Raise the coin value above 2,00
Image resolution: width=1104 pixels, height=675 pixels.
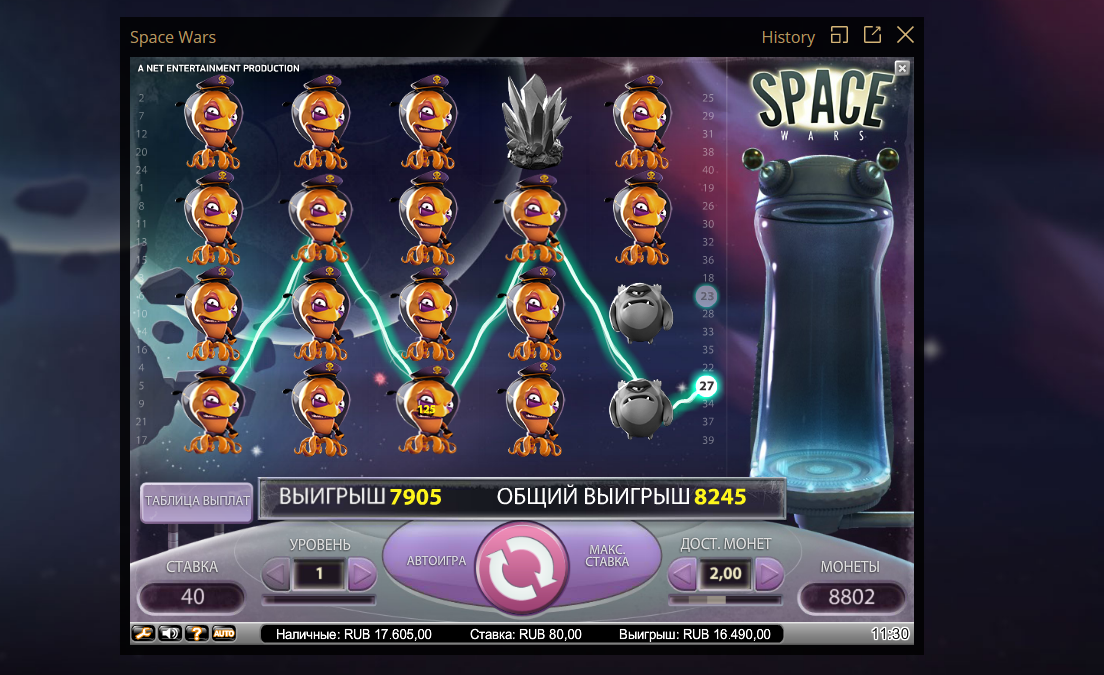coord(769,574)
